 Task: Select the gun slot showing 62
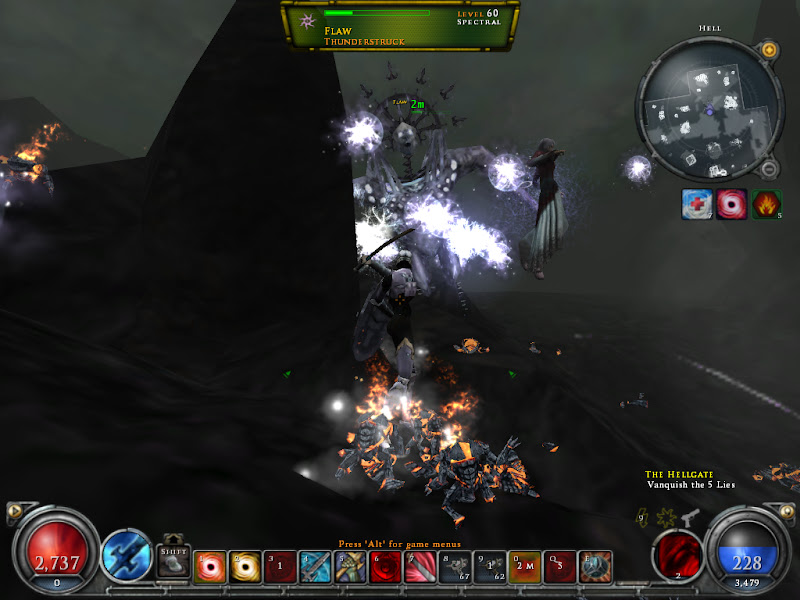(x=490, y=567)
